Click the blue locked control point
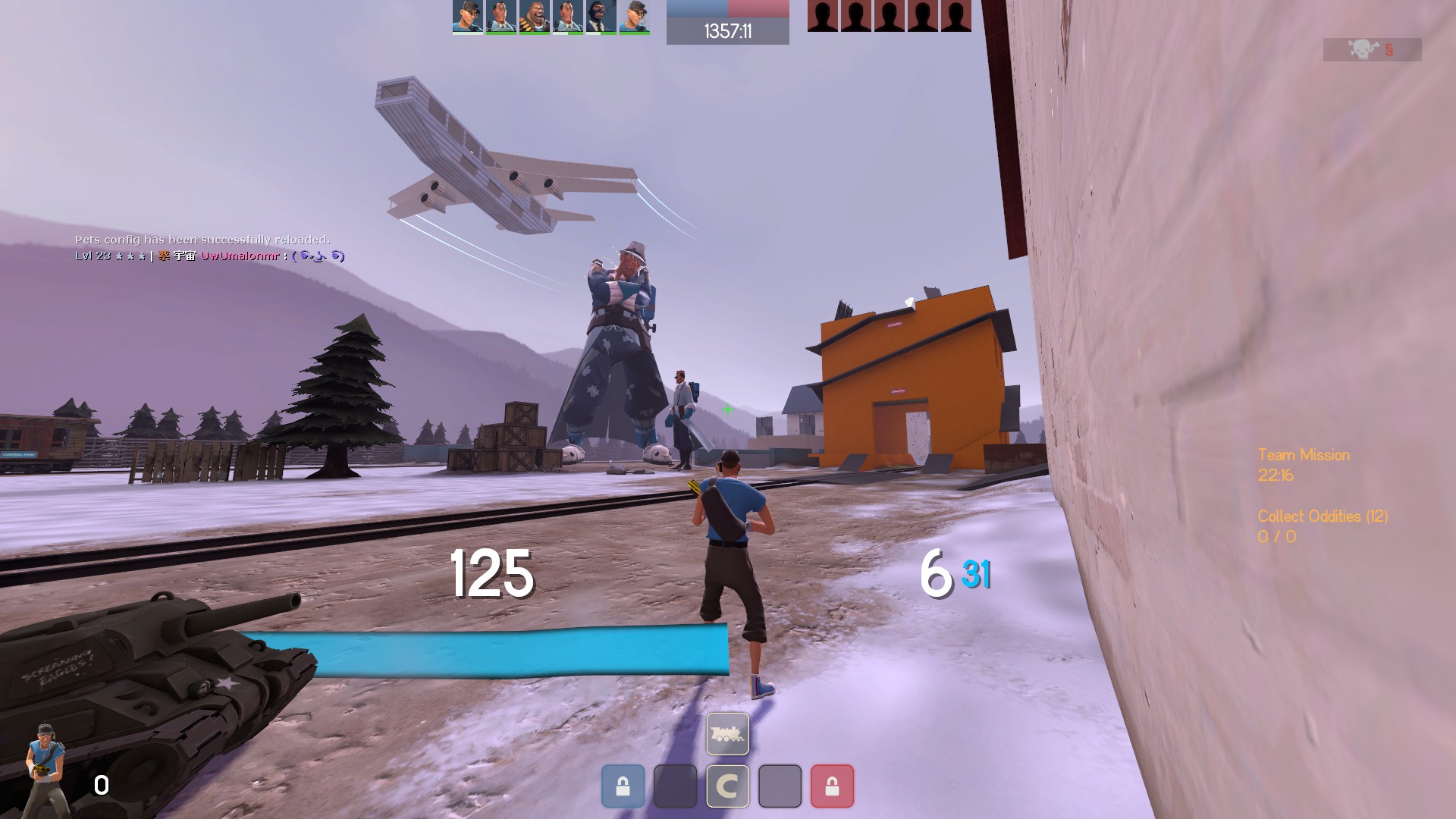This screenshot has width=1456, height=819. [x=623, y=786]
